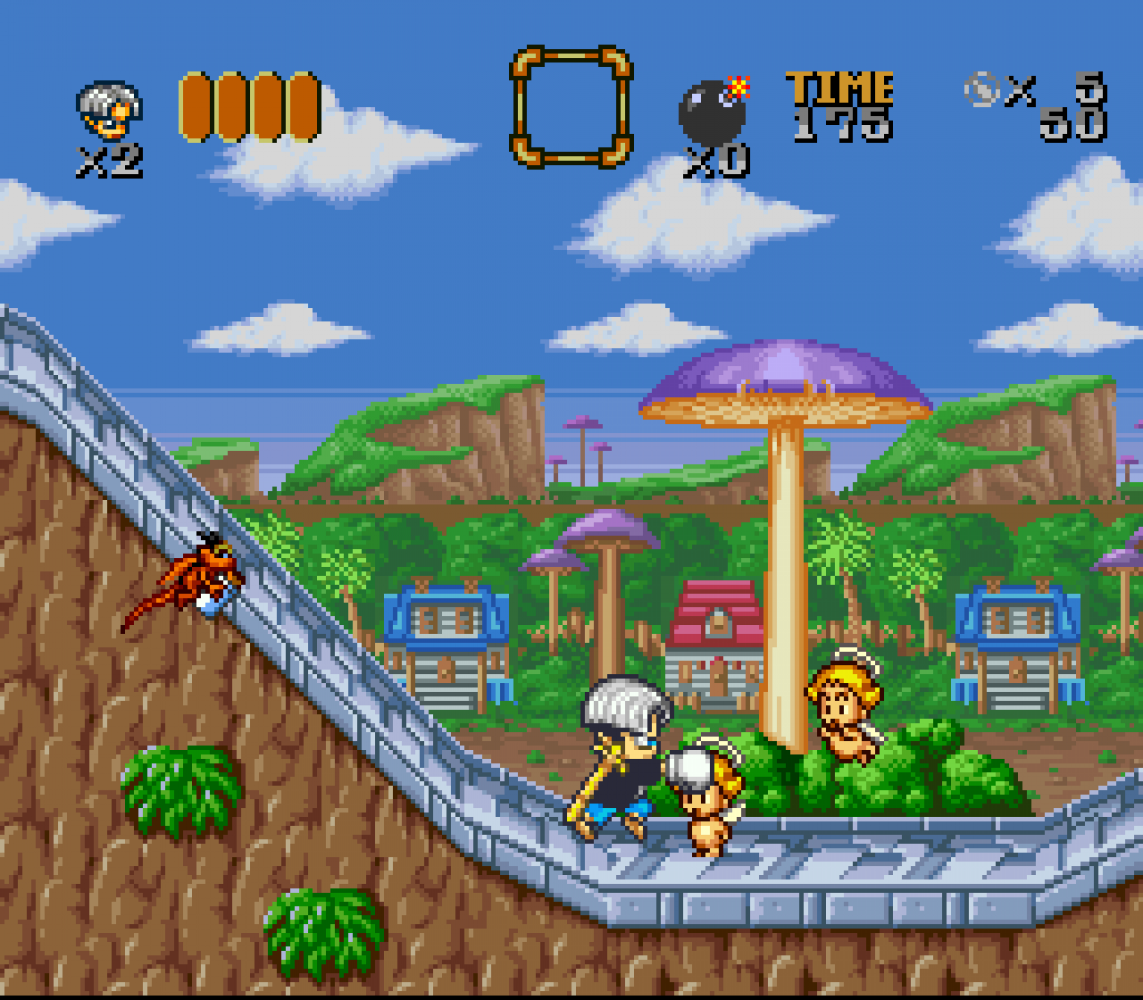The image size is (1143, 1000).
Task: Click the black bomb icon
Action: (x=713, y=111)
